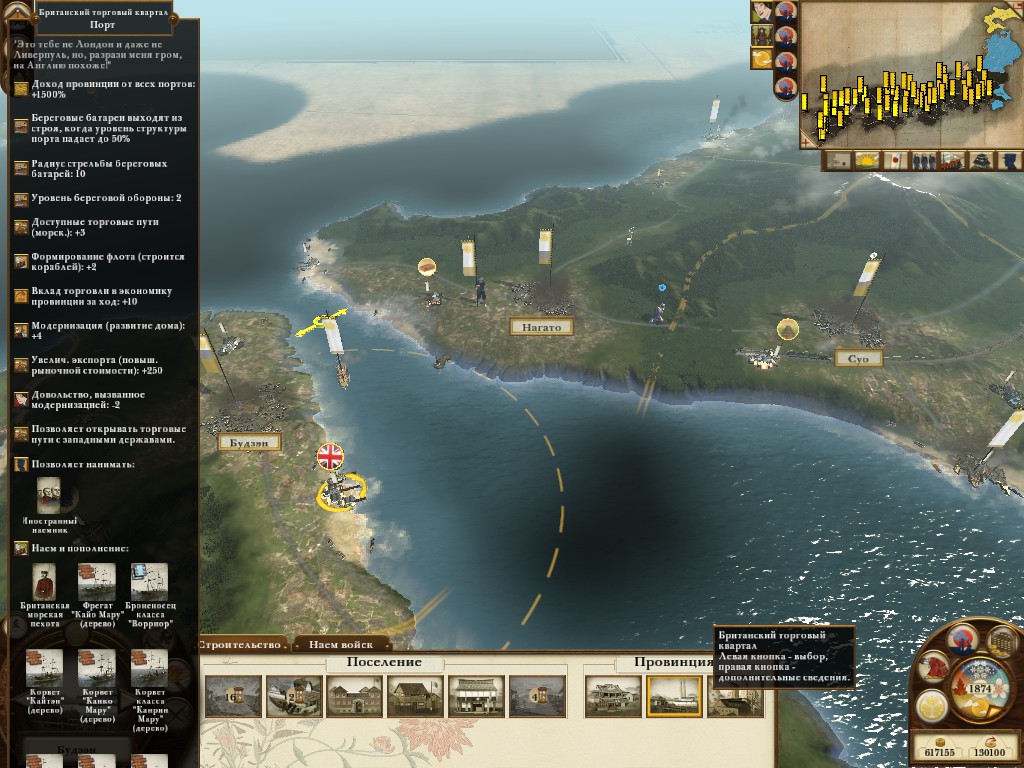Image resolution: width=1024 pixels, height=768 pixels.
Task: Click the blue officer agents list
Action: click(x=1011, y=160)
